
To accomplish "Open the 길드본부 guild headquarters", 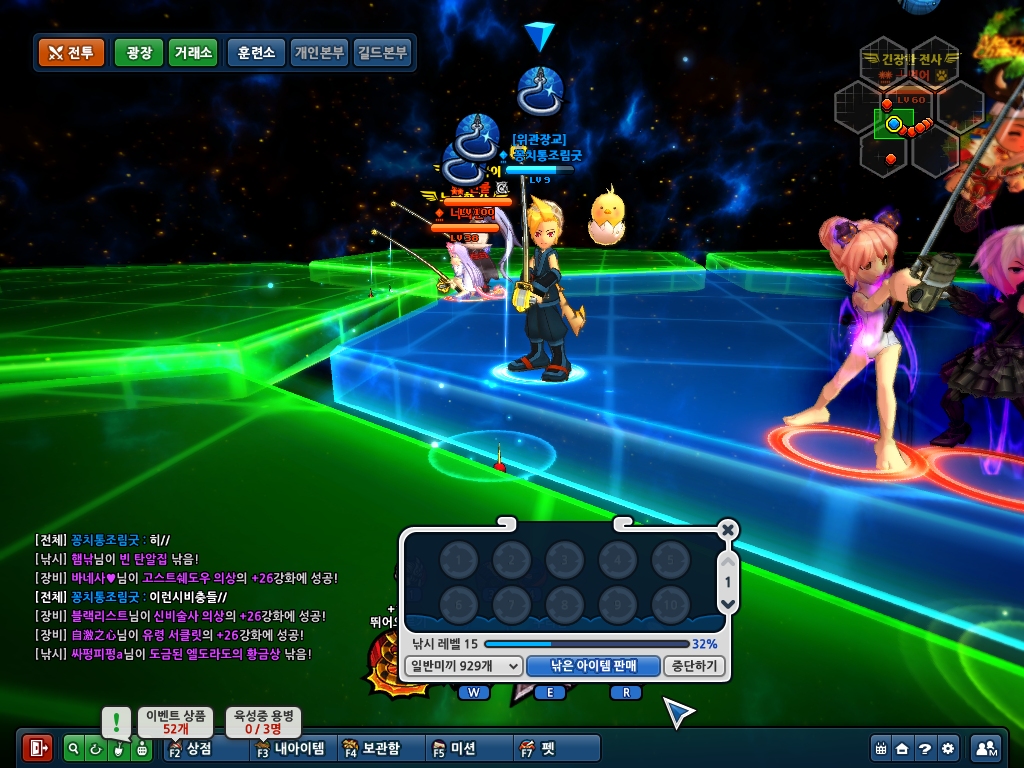I will coord(381,53).
